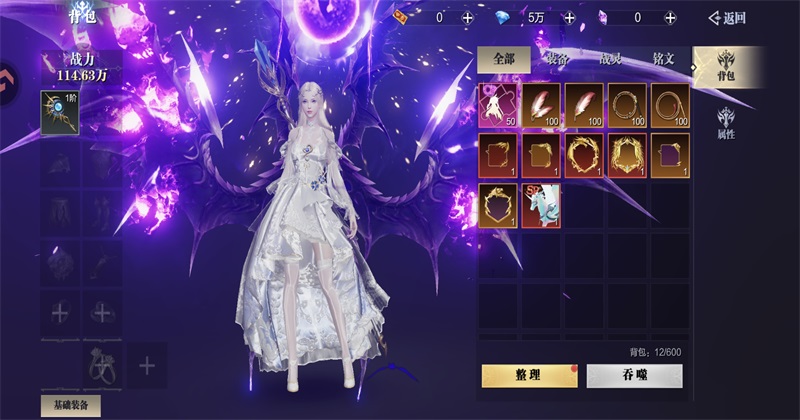Sort the bag with 整理
The height and width of the screenshot is (420, 800).
[x=530, y=376]
